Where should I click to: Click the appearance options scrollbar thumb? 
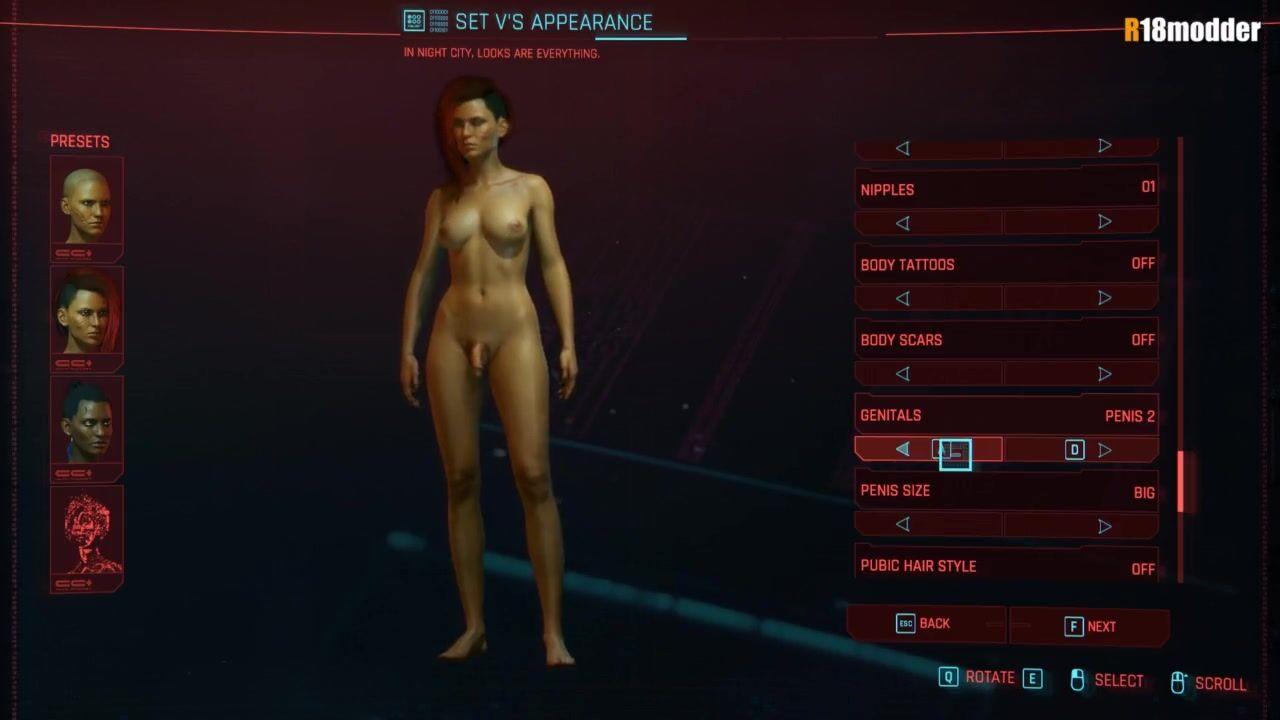click(1181, 481)
